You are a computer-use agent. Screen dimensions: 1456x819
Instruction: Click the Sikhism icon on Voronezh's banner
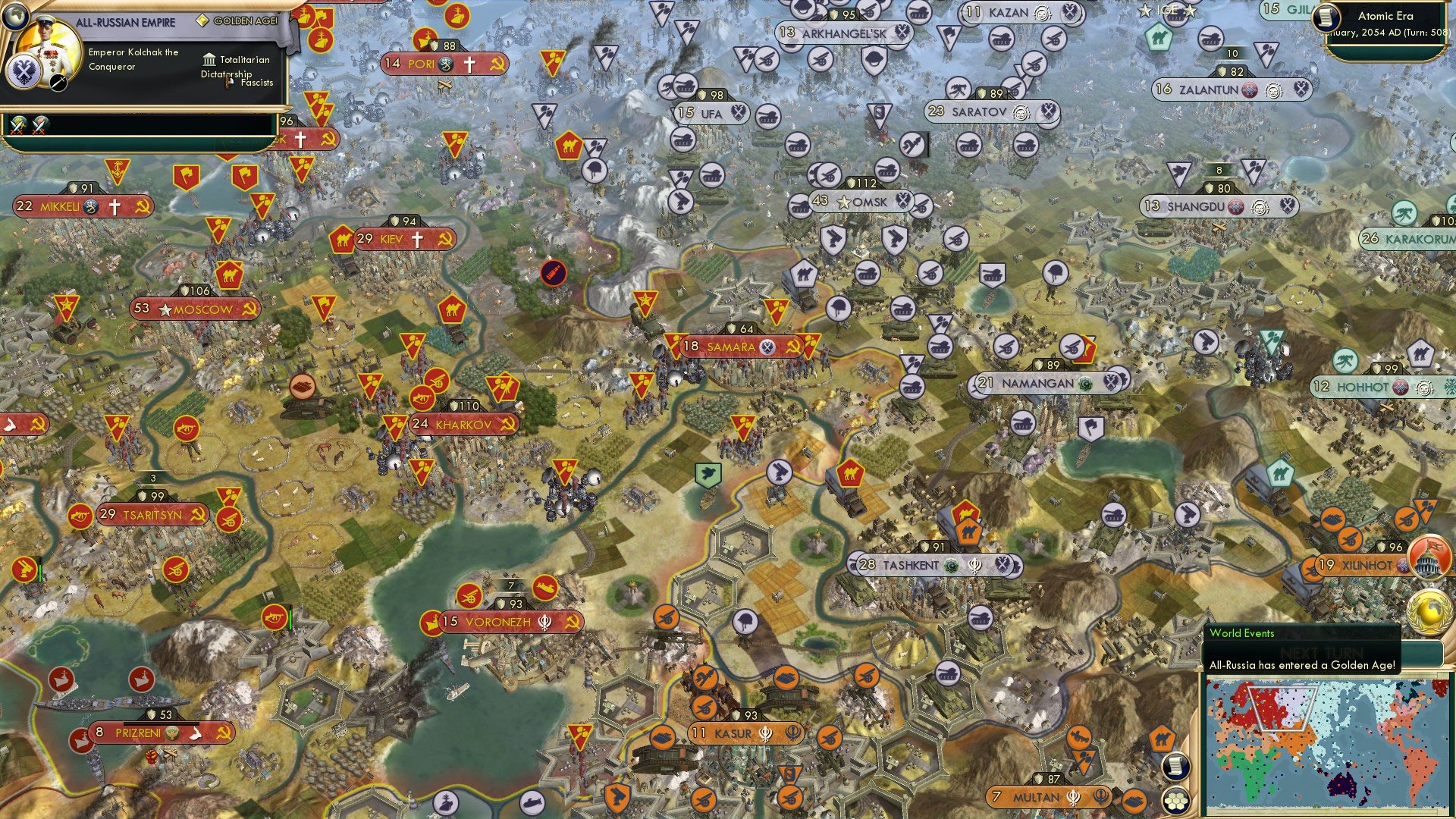point(544,623)
